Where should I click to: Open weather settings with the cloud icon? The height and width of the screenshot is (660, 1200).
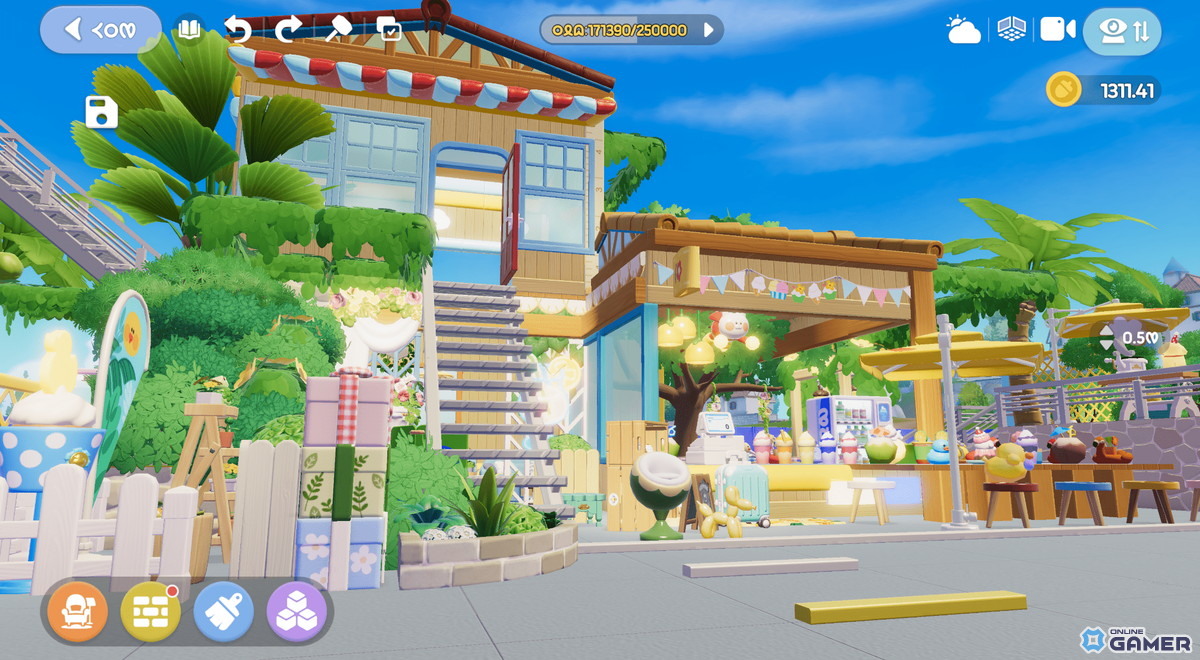click(x=963, y=30)
